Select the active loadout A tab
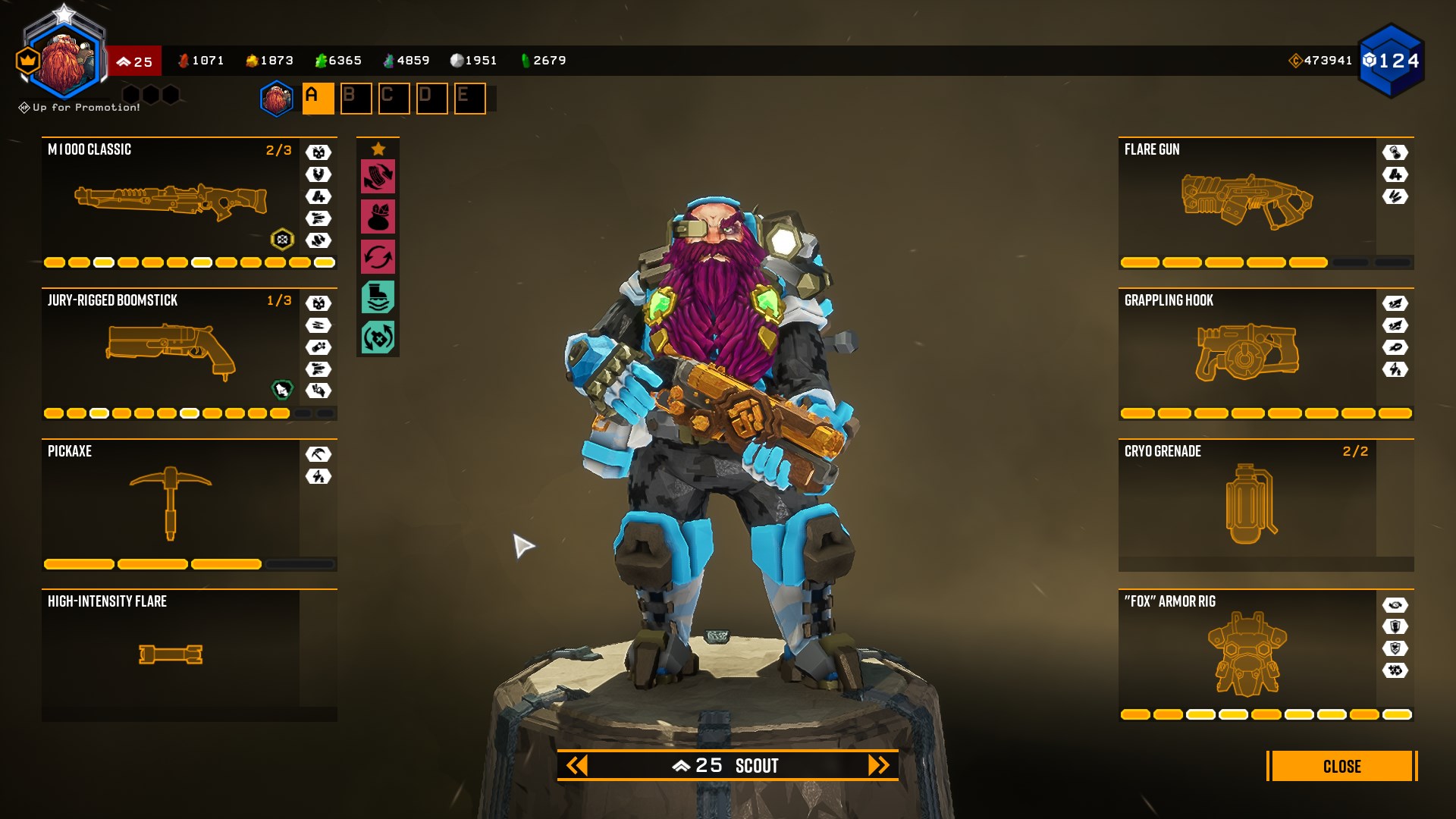This screenshot has height=819, width=1456. click(318, 99)
